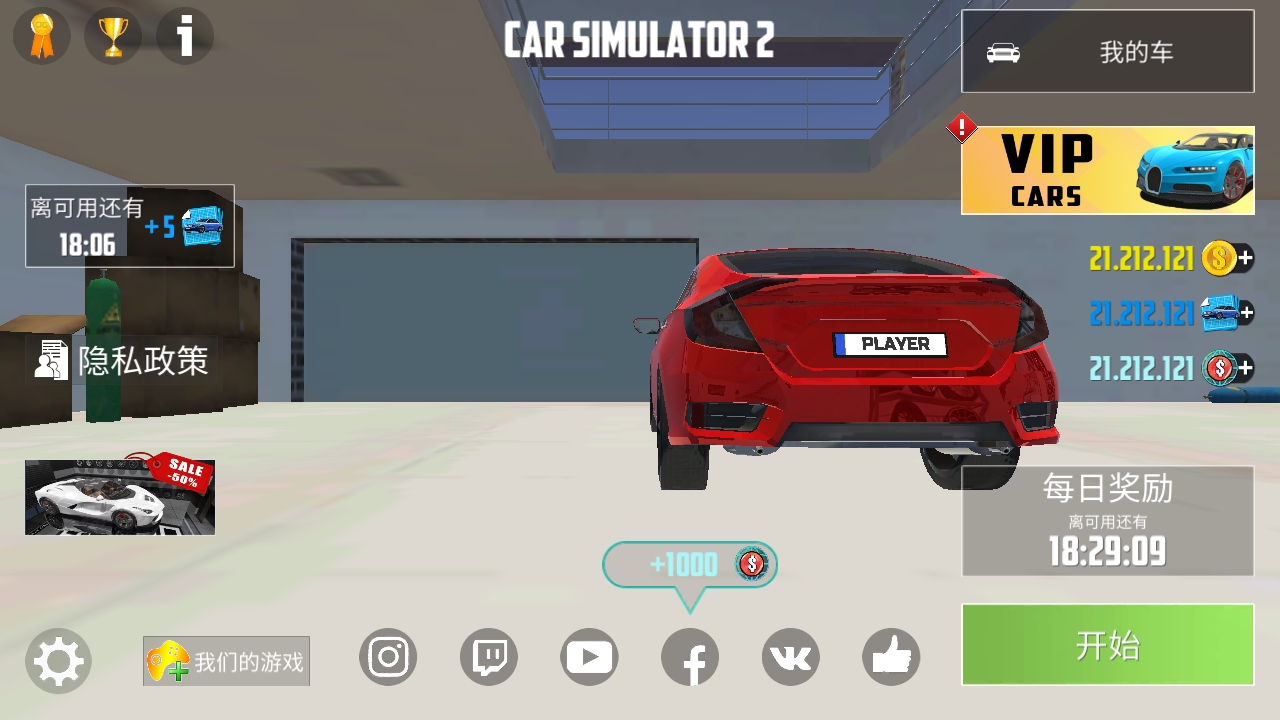Click the thumbs-up like icon
The image size is (1280, 720).
(891, 657)
